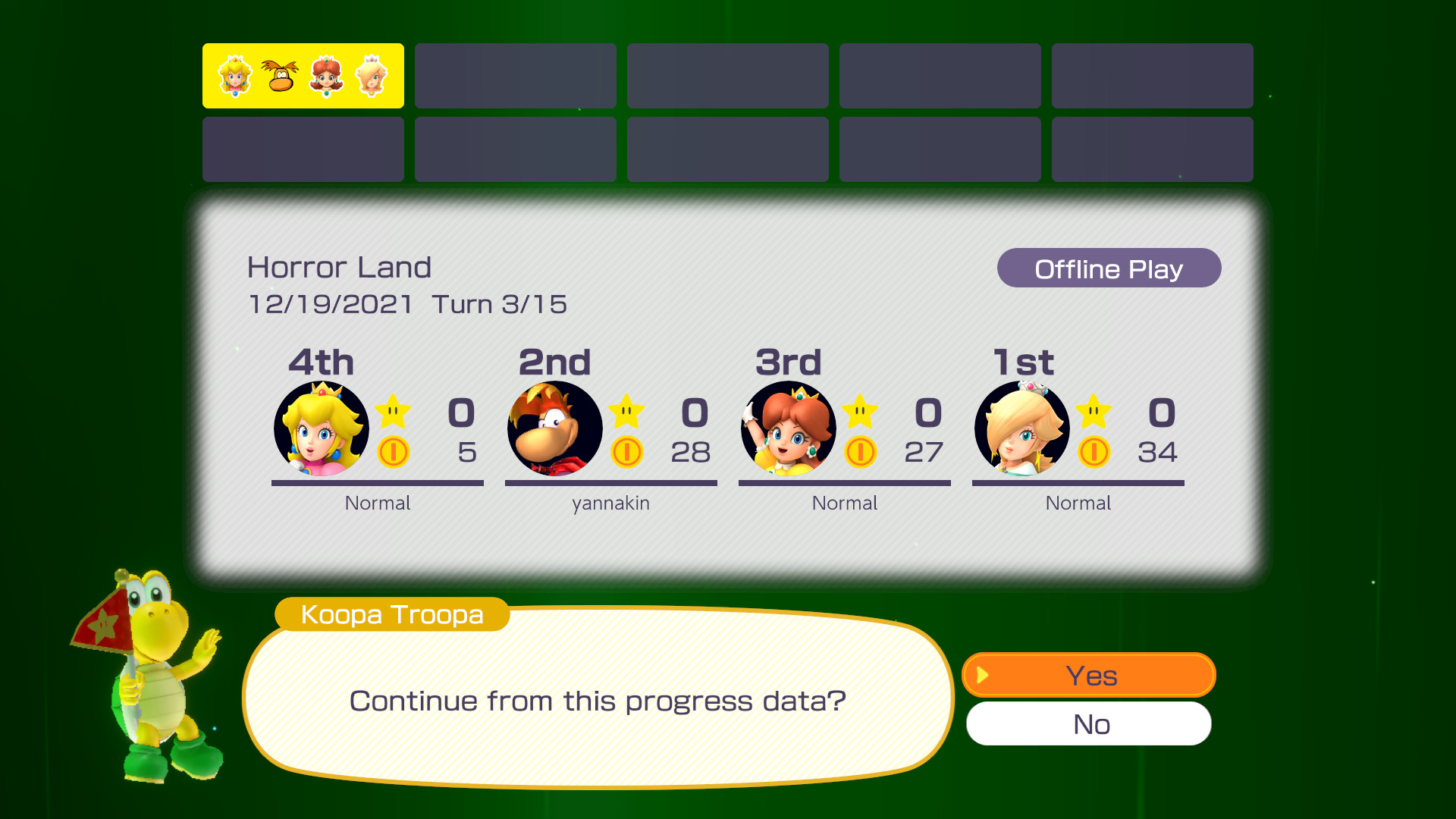Click the Rayman head icon in the yellow slot
The image size is (1456, 819).
tap(280, 76)
